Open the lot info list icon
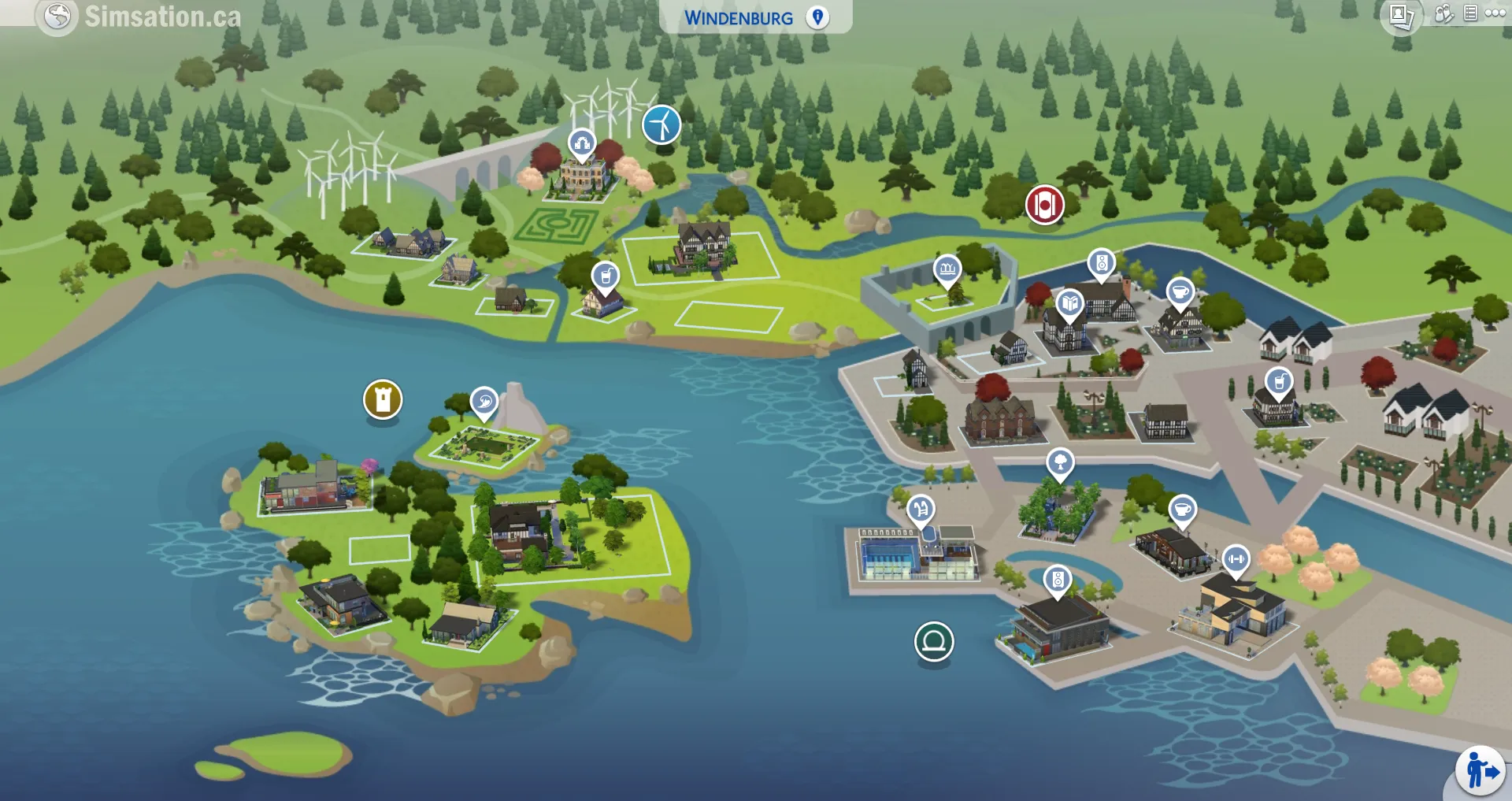The image size is (1512, 801). pyautogui.click(x=1470, y=13)
